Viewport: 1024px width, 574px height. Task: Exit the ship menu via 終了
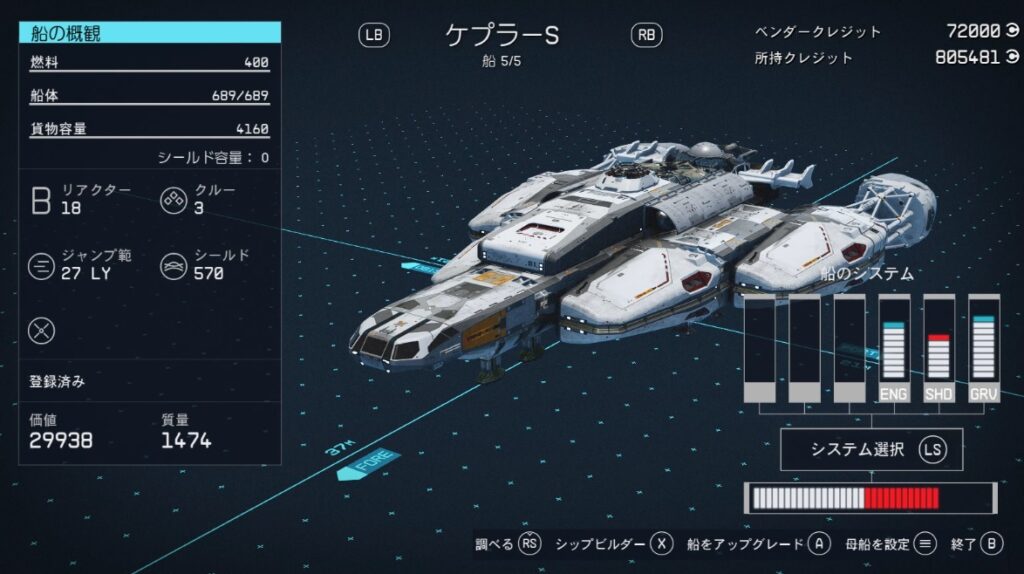(x=976, y=544)
